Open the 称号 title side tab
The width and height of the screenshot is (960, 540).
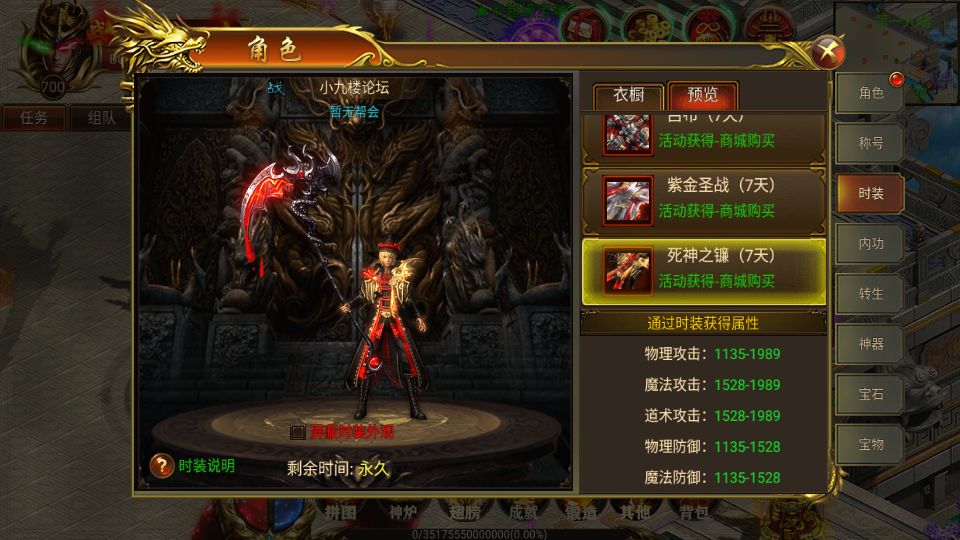click(x=871, y=143)
